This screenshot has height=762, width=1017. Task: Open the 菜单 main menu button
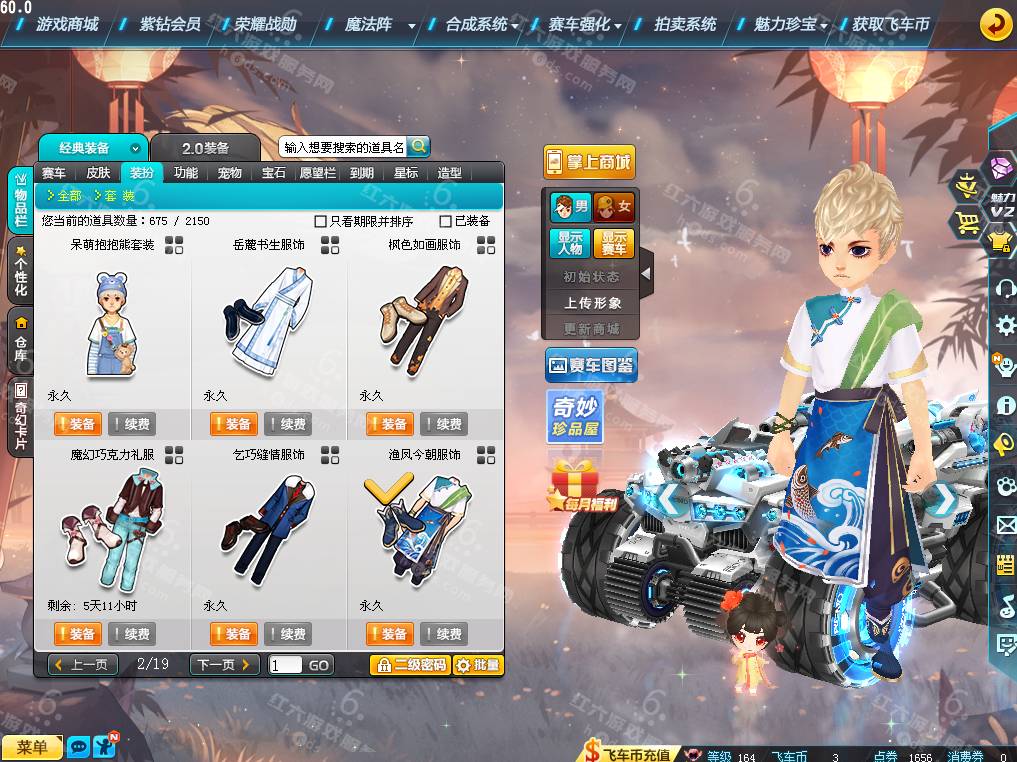pyautogui.click(x=32, y=747)
